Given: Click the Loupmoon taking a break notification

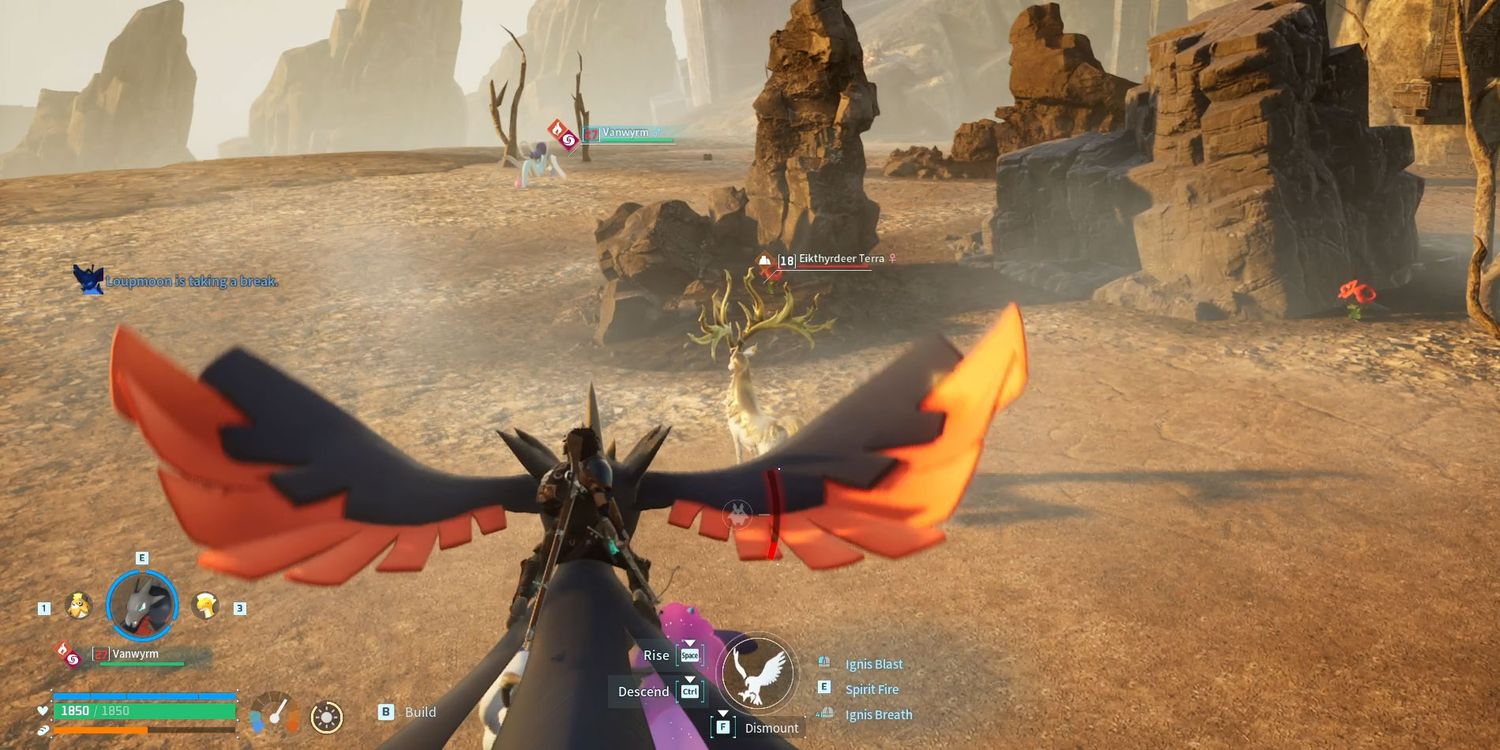Looking at the screenshot, I should click(191, 281).
